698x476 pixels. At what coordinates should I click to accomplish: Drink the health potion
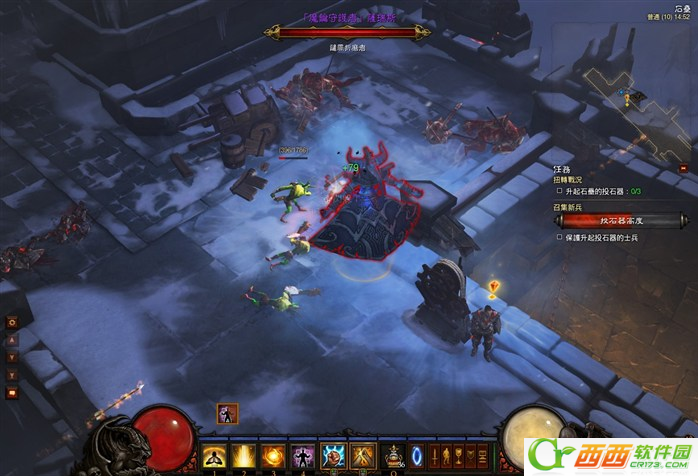coord(394,456)
